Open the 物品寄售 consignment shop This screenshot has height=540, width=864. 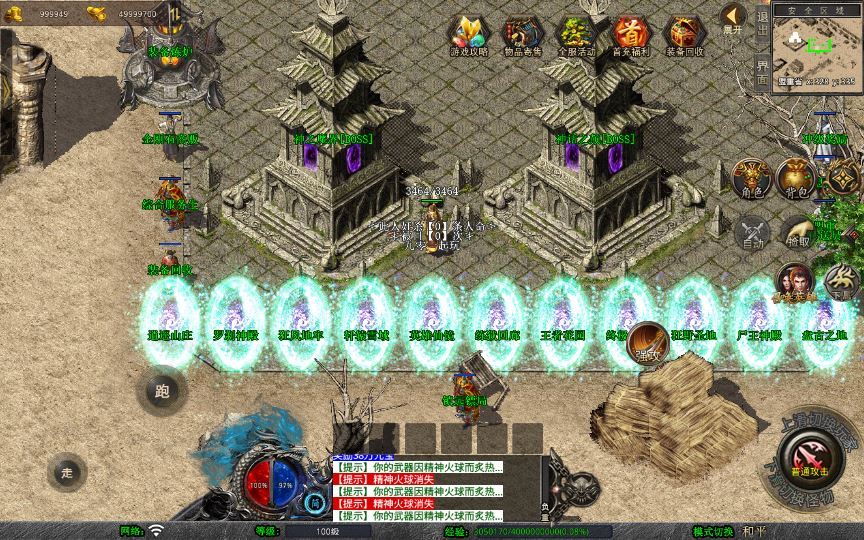click(x=522, y=34)
